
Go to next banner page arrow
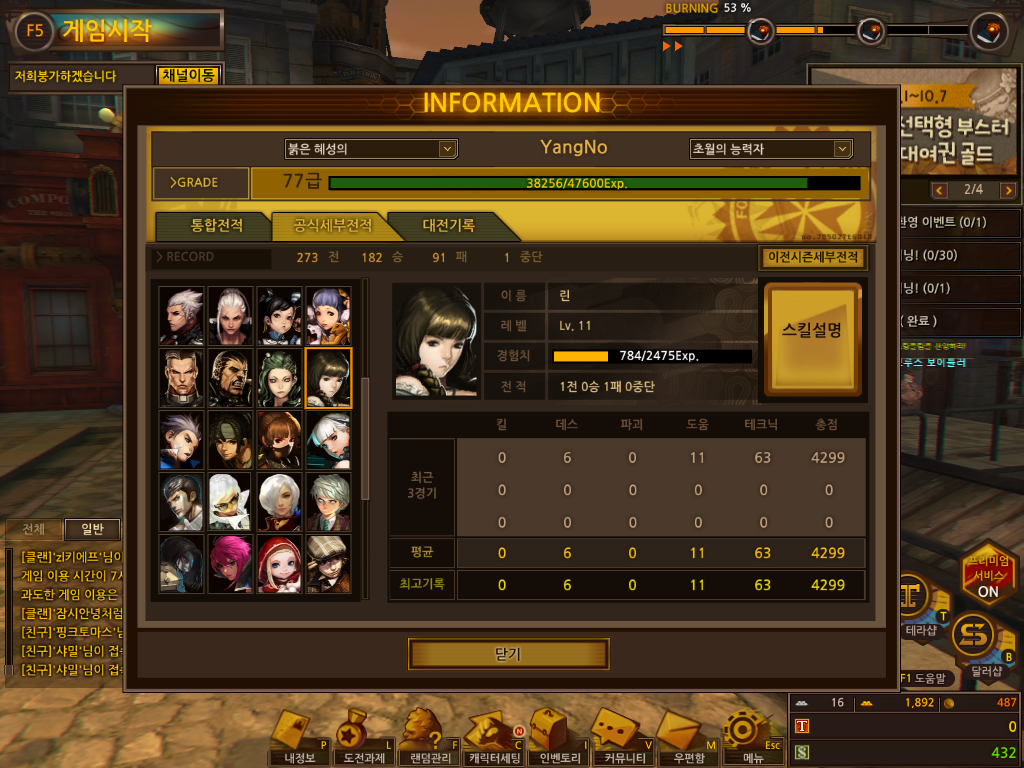point(1007,190)
